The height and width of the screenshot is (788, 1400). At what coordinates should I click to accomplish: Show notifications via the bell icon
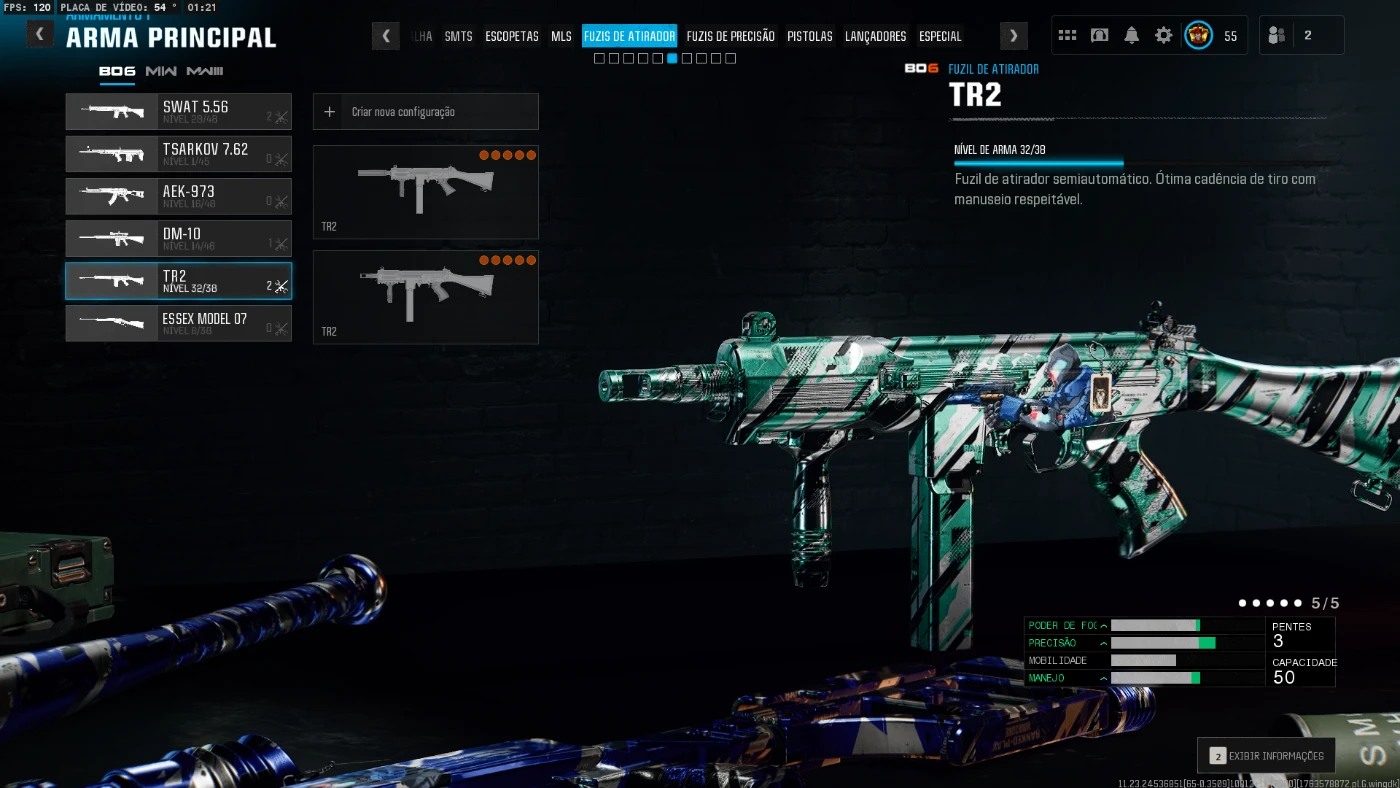point(1131,35)
